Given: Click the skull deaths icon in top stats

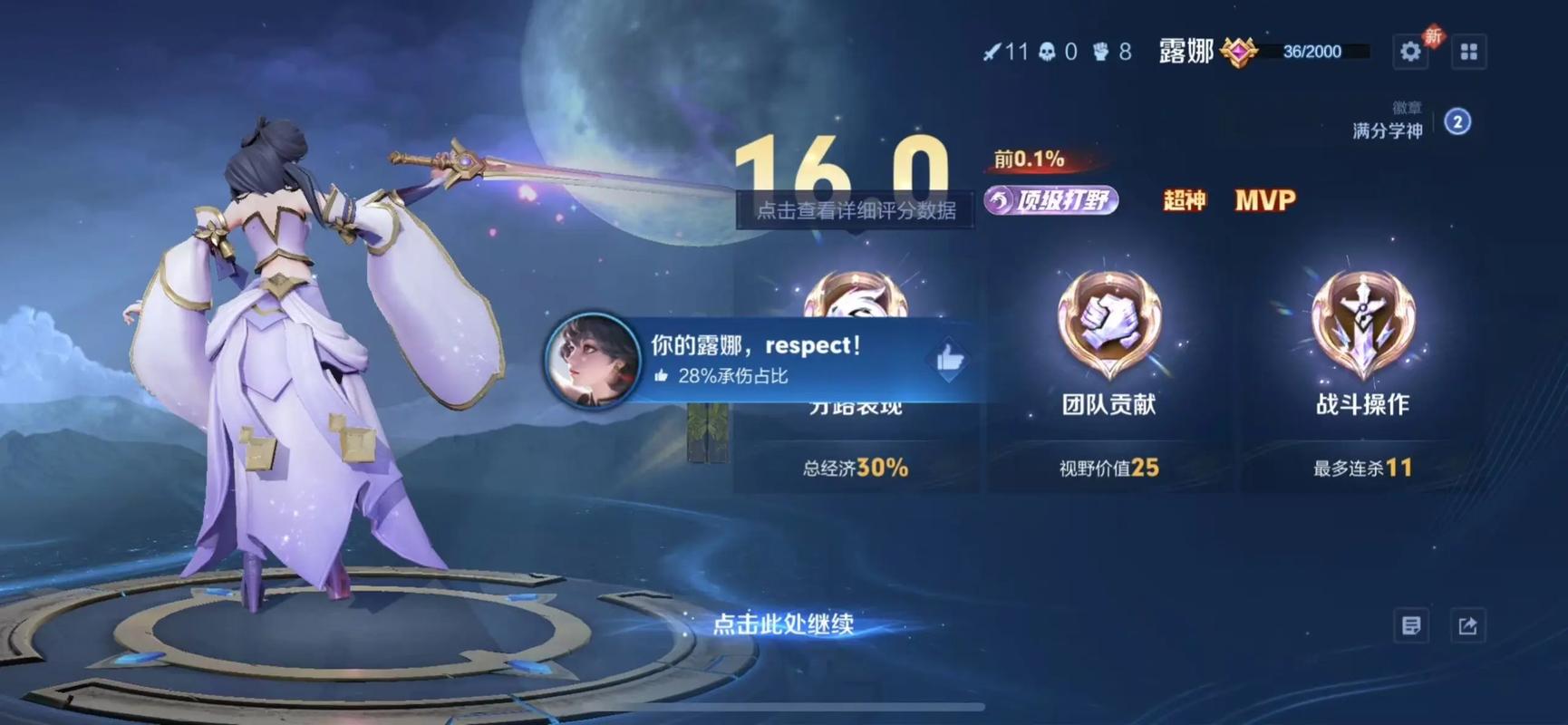Looking at the screenshot, I should [x=1047, y=52].
